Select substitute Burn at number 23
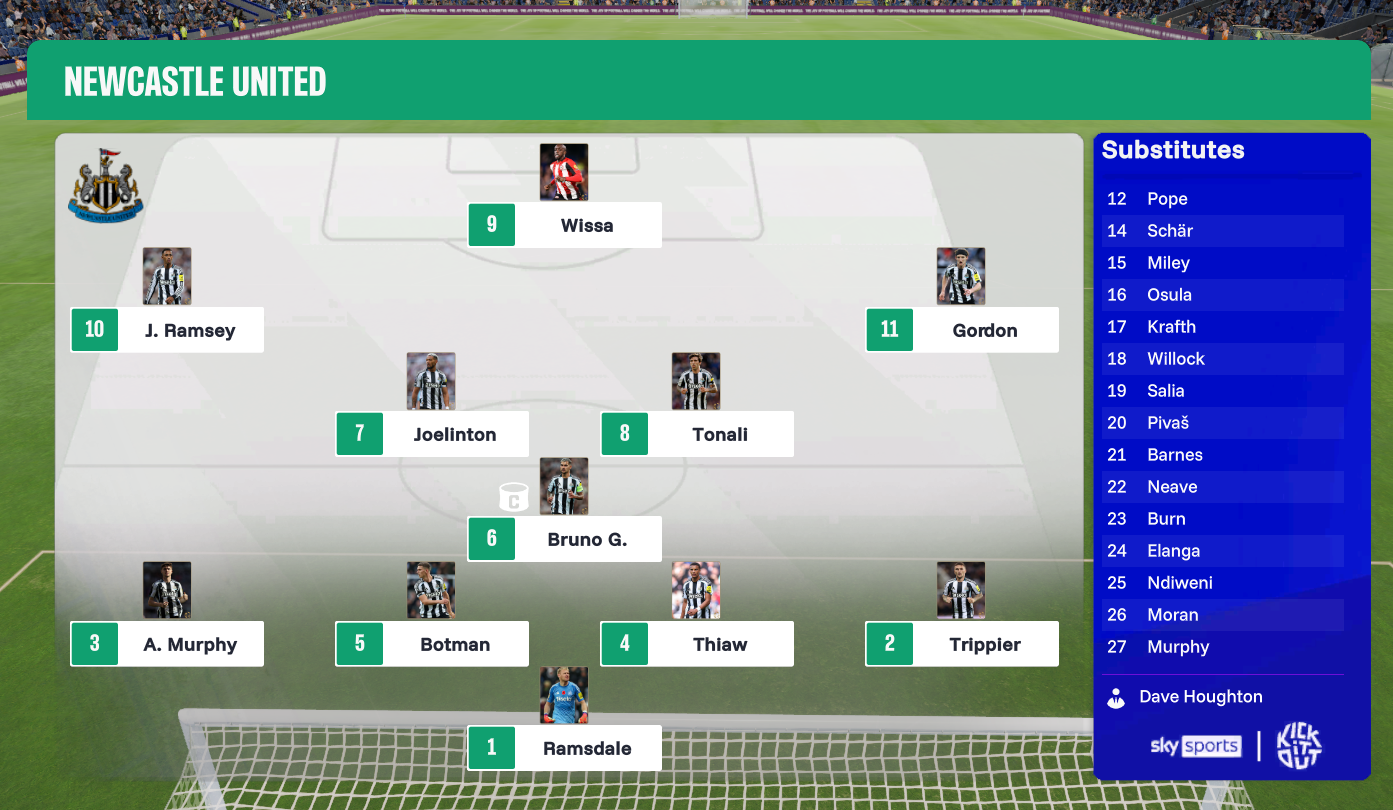Image resolution: width=1393 pixels, height=810 pixels. pos(1166,519)
